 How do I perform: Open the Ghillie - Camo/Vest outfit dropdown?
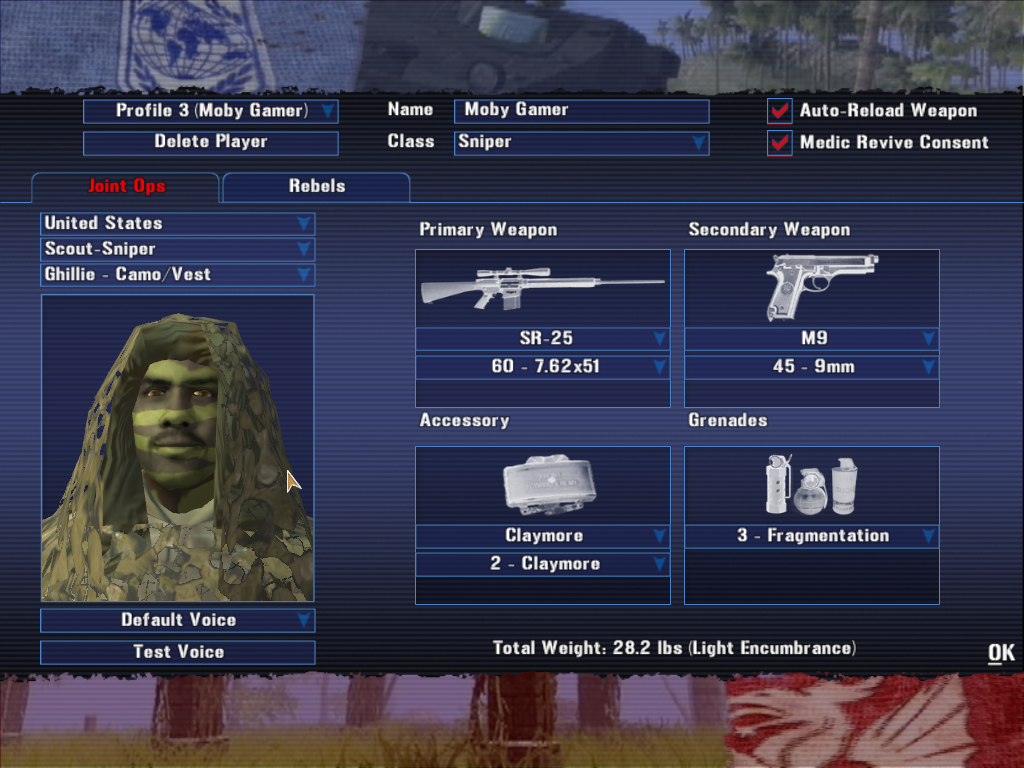(178, 274)
